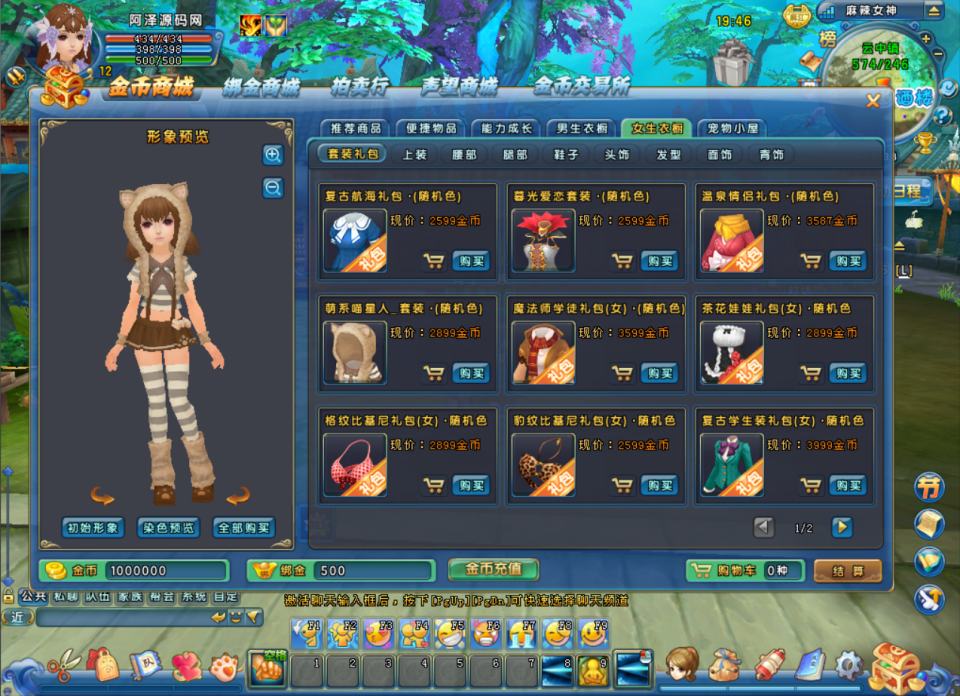Open the 声望商城 reputation shop tab
This screenshot has height=696, width=960.
coord(460,87)
